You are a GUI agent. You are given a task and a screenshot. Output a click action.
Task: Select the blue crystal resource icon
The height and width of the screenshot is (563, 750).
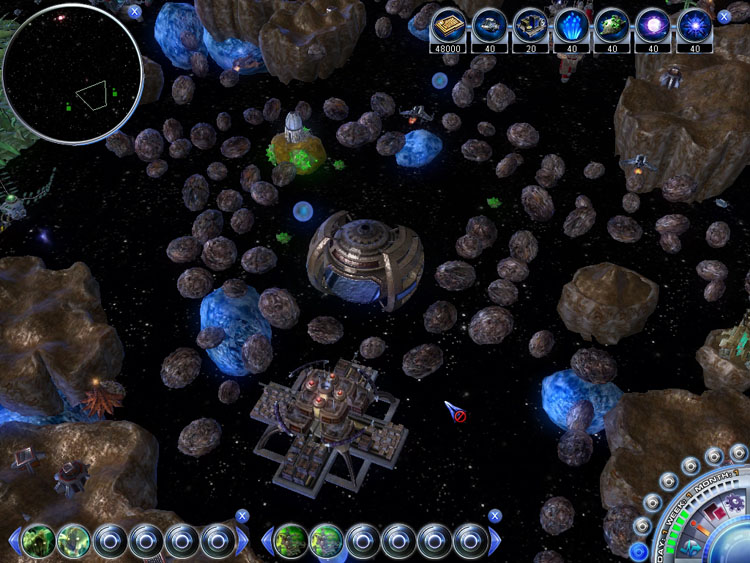point(571,24)
